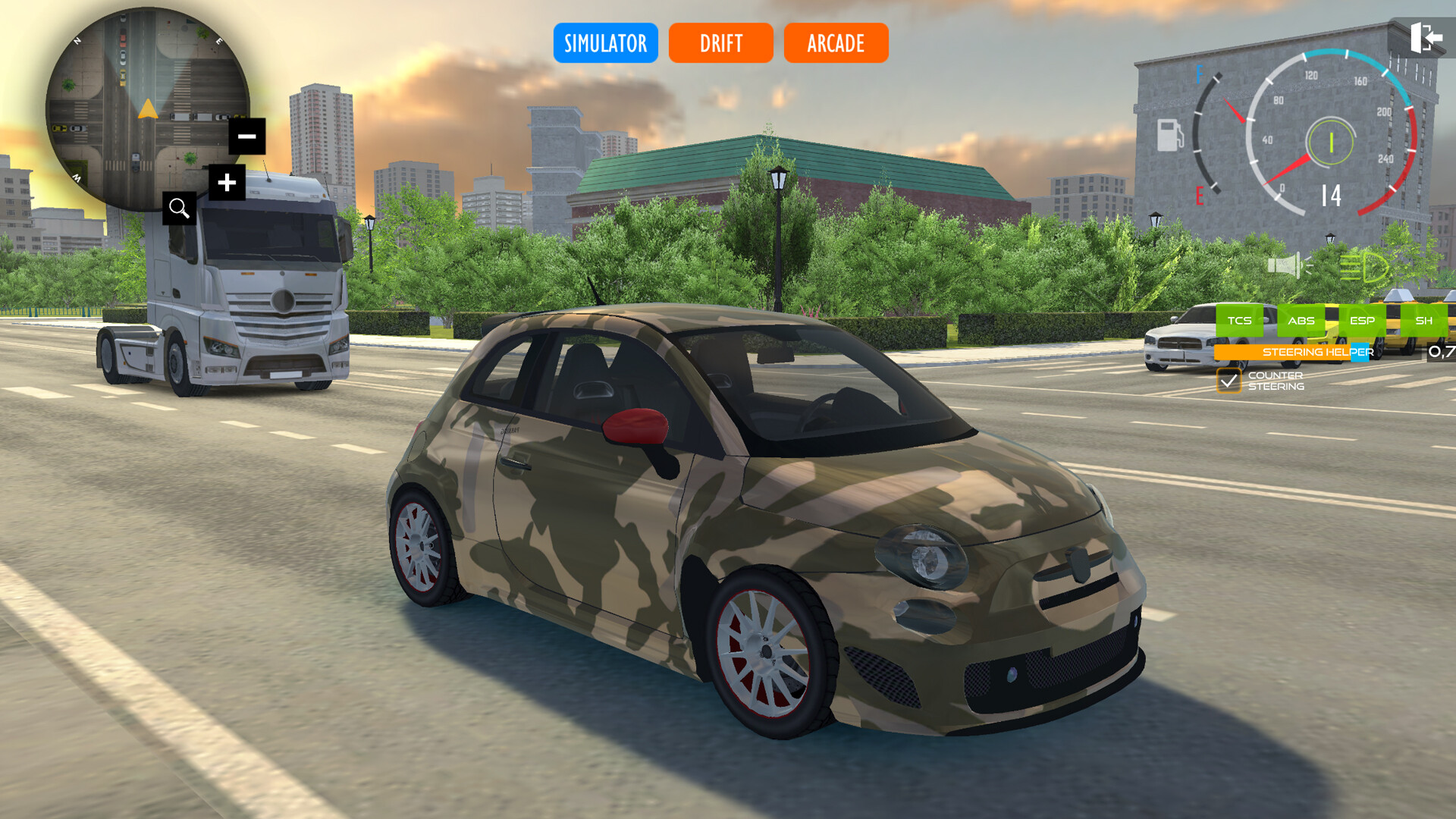Screen dimensions: 1456x819
Task: Select the Simulator mode button
Action: (605, 43)
